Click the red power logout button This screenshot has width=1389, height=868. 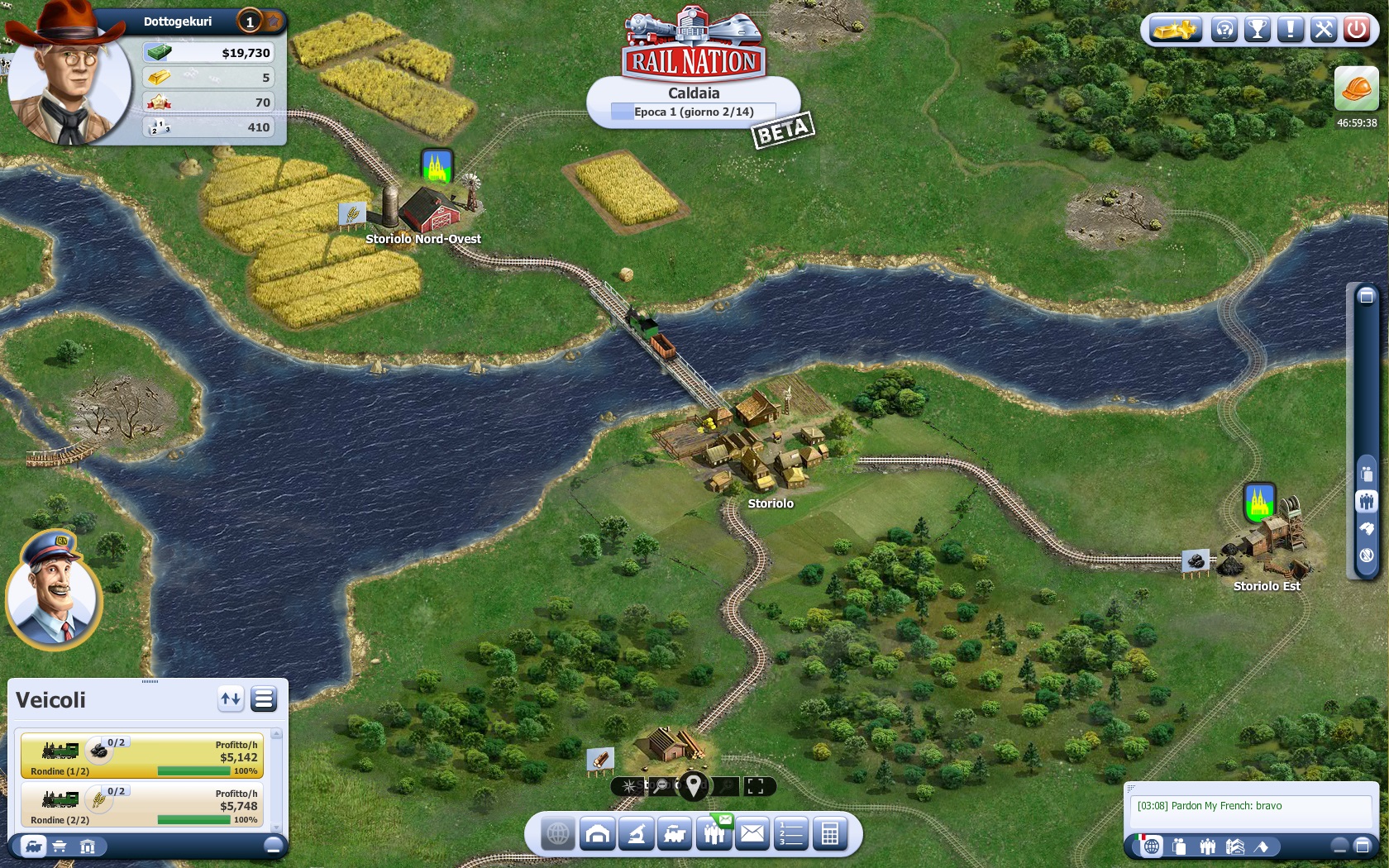(x=1357, y=31)
